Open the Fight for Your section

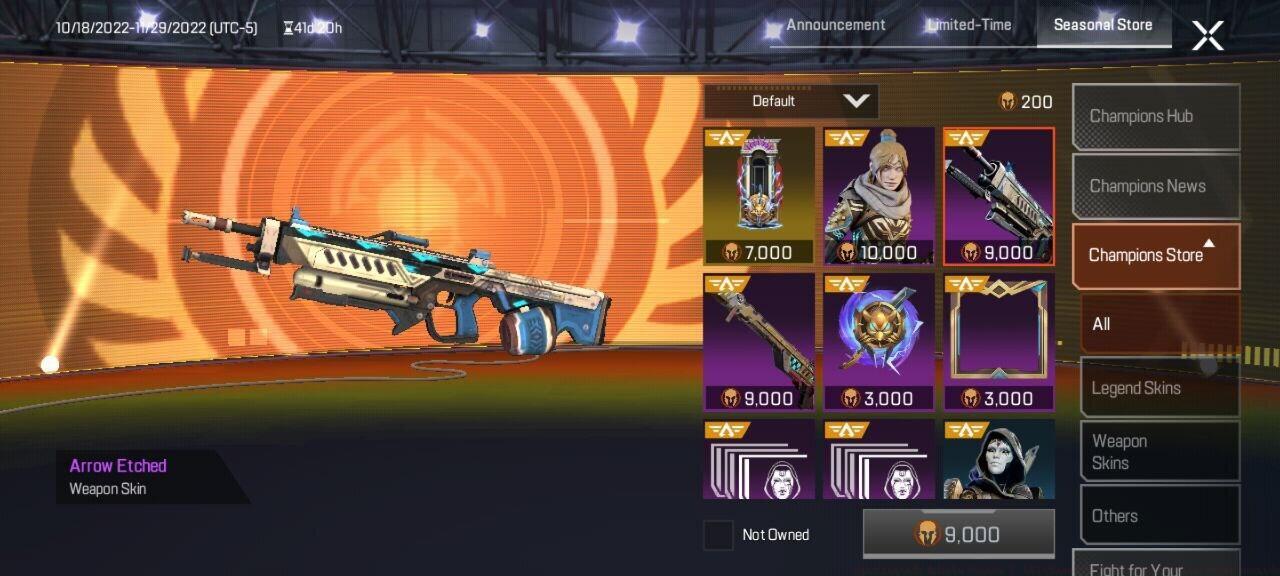pyautogui.click(x=1156, y=566)
